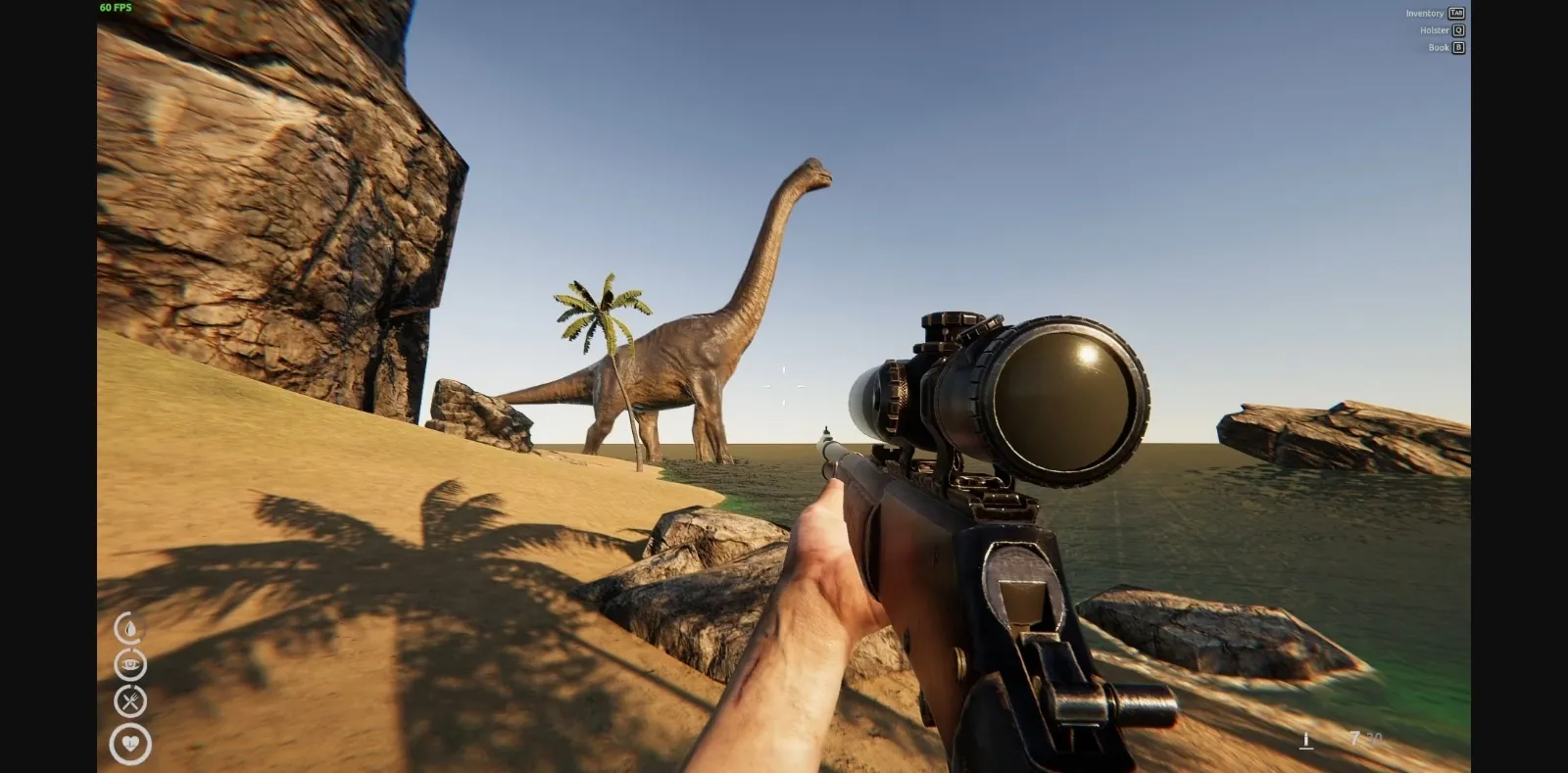Open the Book label top right
Viewport: 1568px width, 773px height.
click(x=1440, y=47)
